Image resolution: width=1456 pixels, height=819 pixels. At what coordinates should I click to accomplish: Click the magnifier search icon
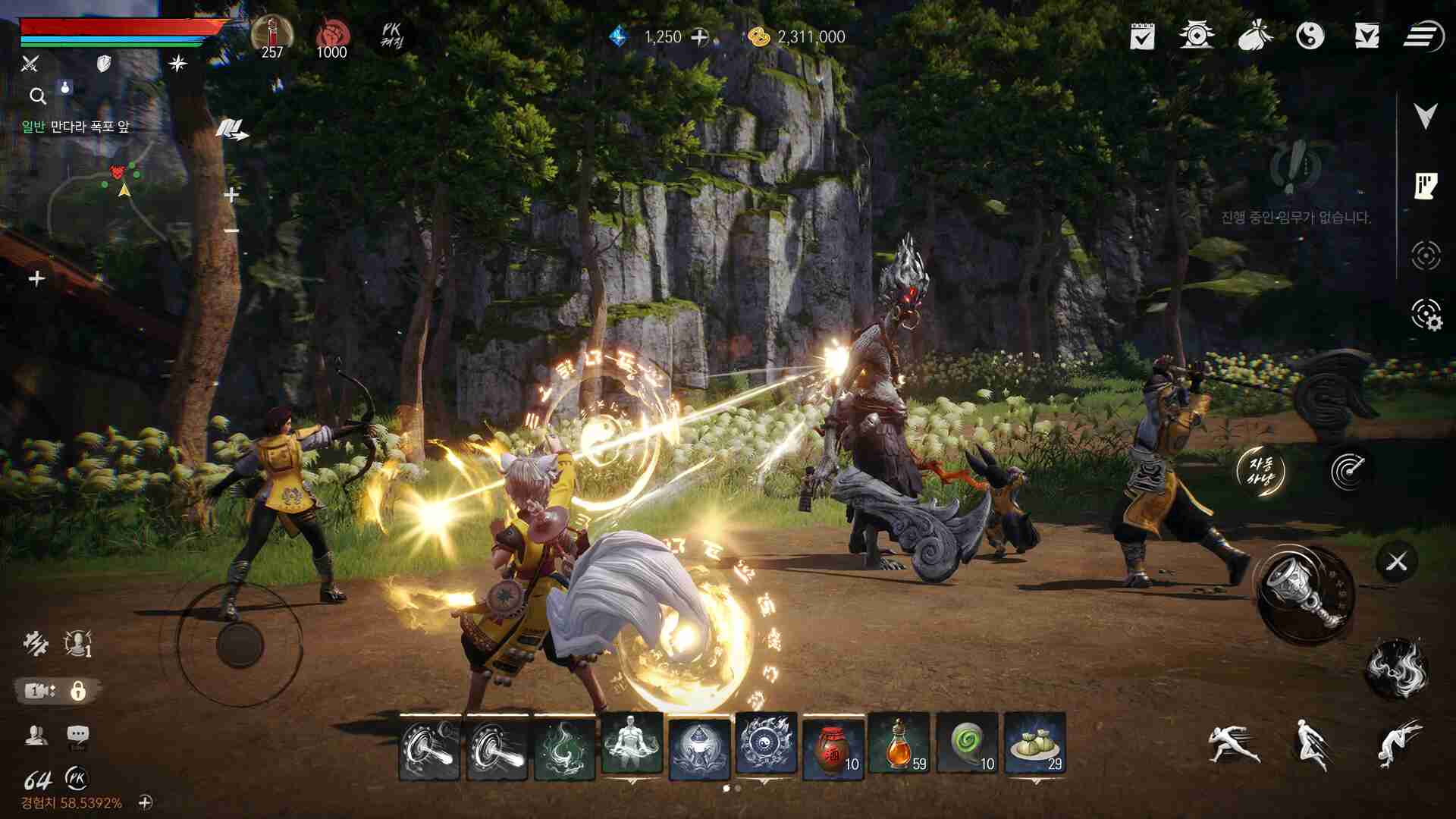pyautogui.click(x=38, y=96)
